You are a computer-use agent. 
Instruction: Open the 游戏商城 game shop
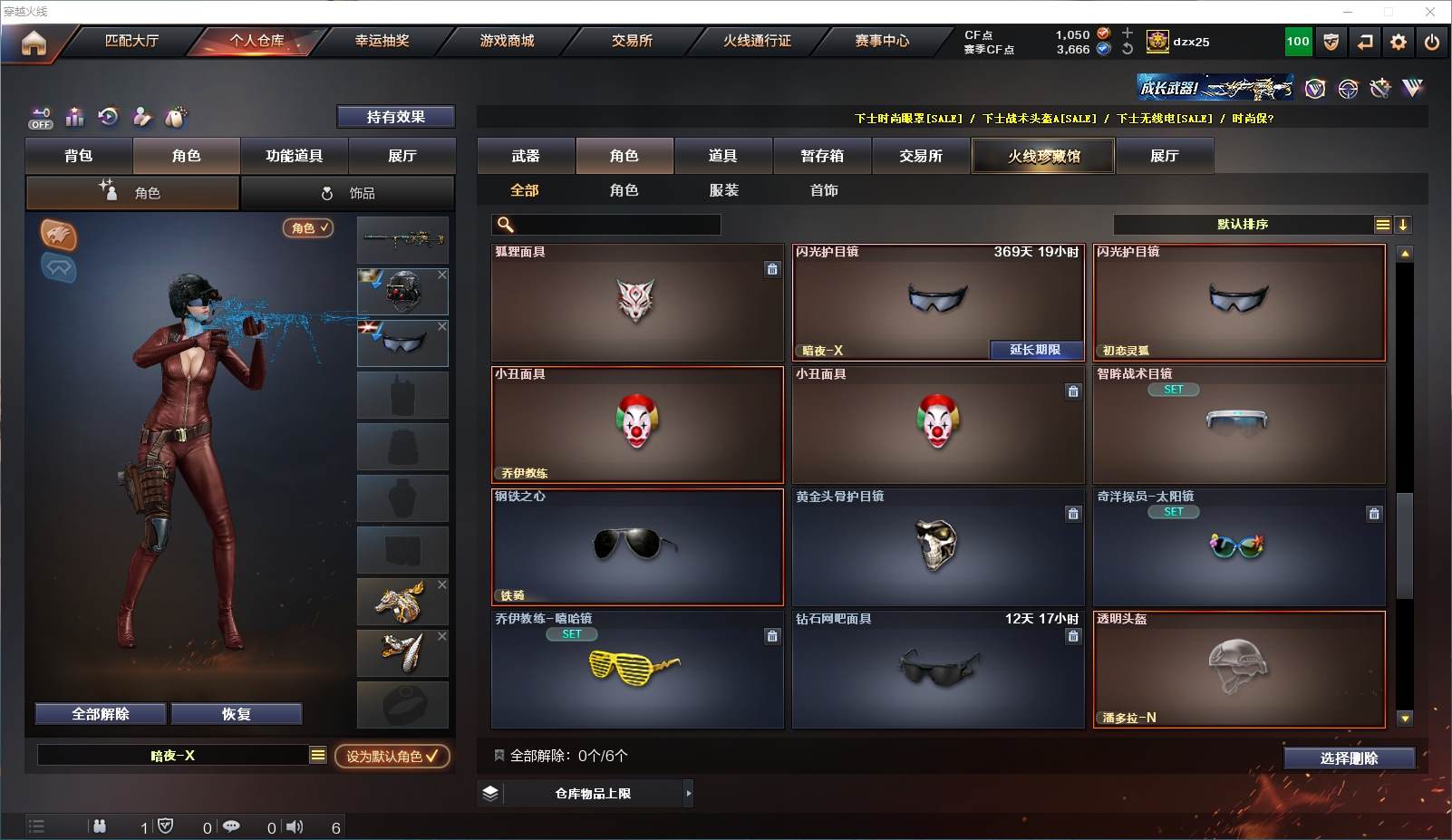tap(507, 41)
